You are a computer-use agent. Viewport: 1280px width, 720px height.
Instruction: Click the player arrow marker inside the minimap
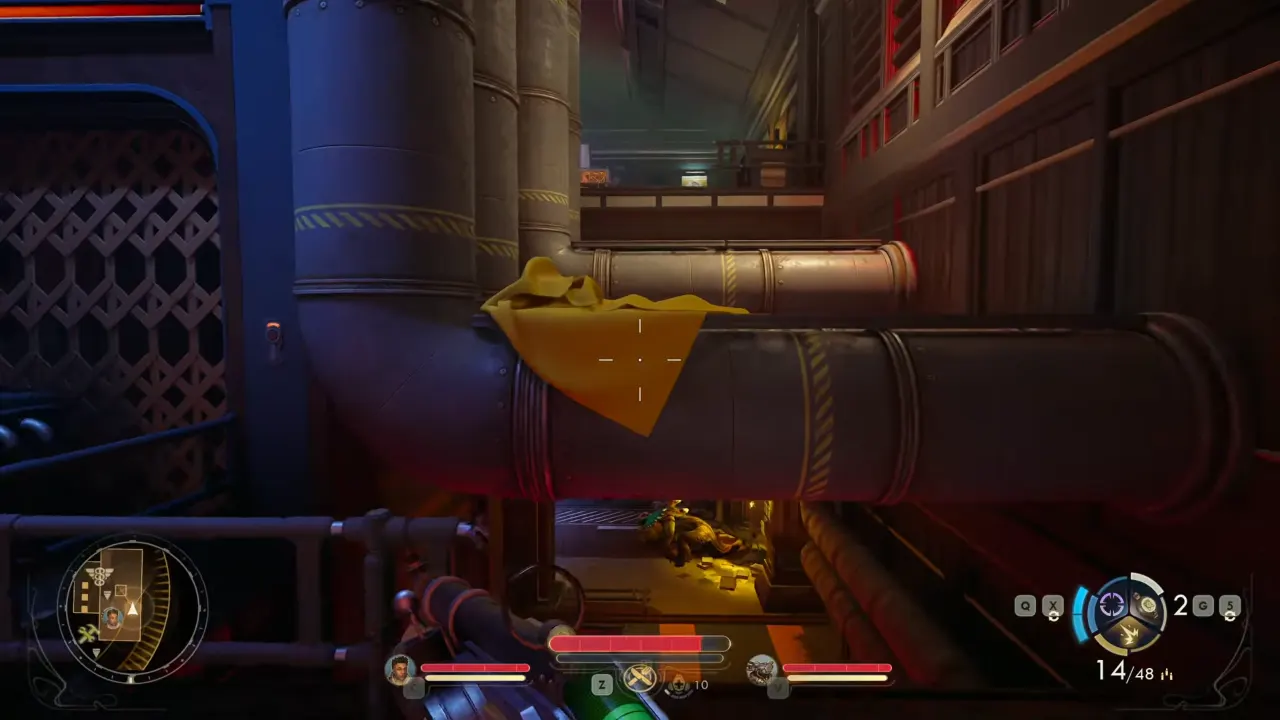(x=132, y=609)
